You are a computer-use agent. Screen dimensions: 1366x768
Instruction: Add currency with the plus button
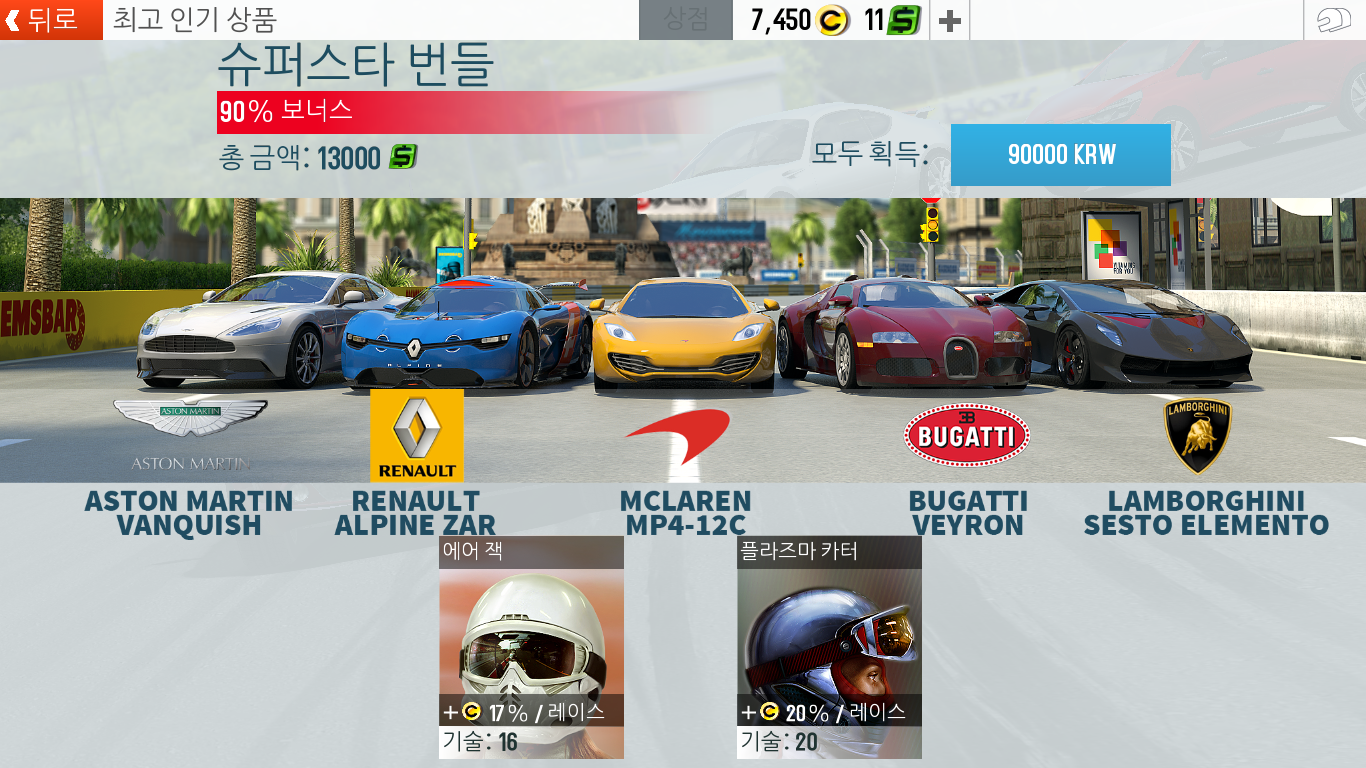point(950,20)
